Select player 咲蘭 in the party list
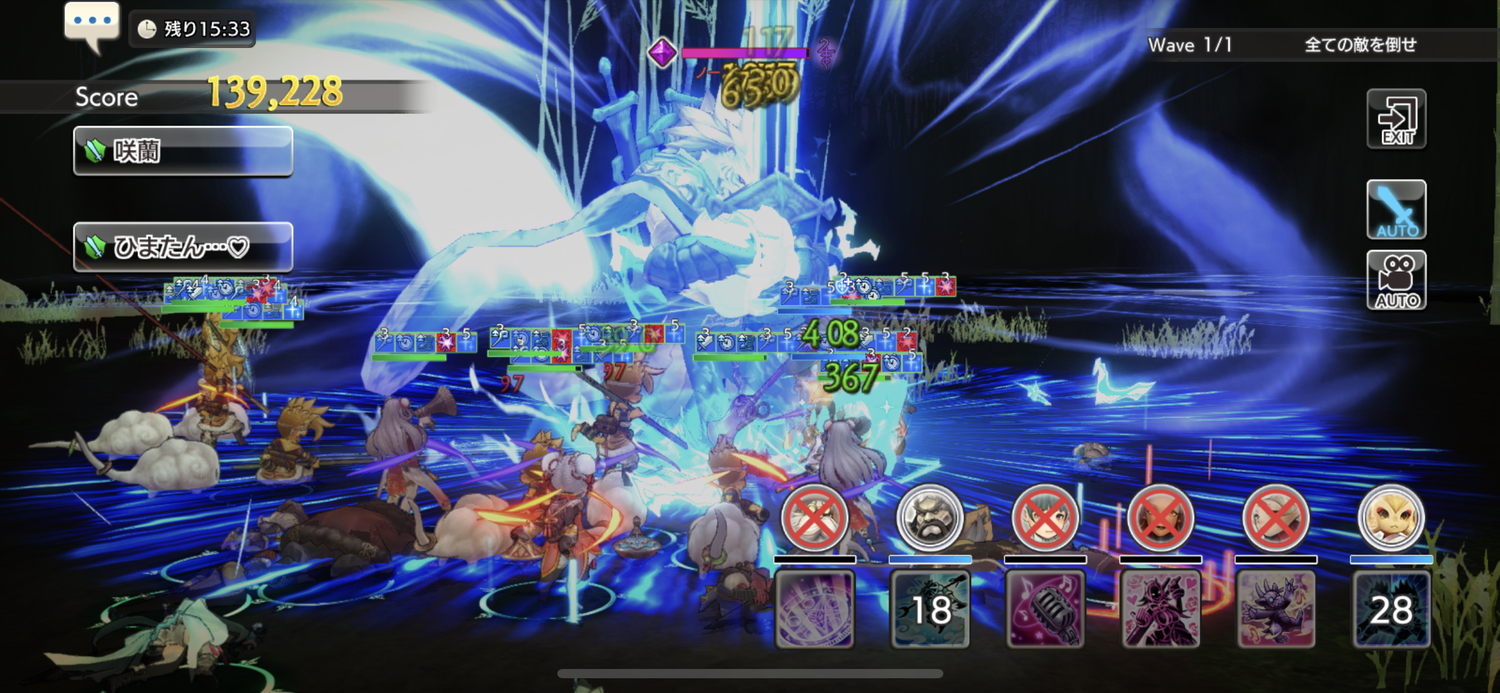Image resolution: width=1500 pixels, height=693 pixels. tap(183, 151)
